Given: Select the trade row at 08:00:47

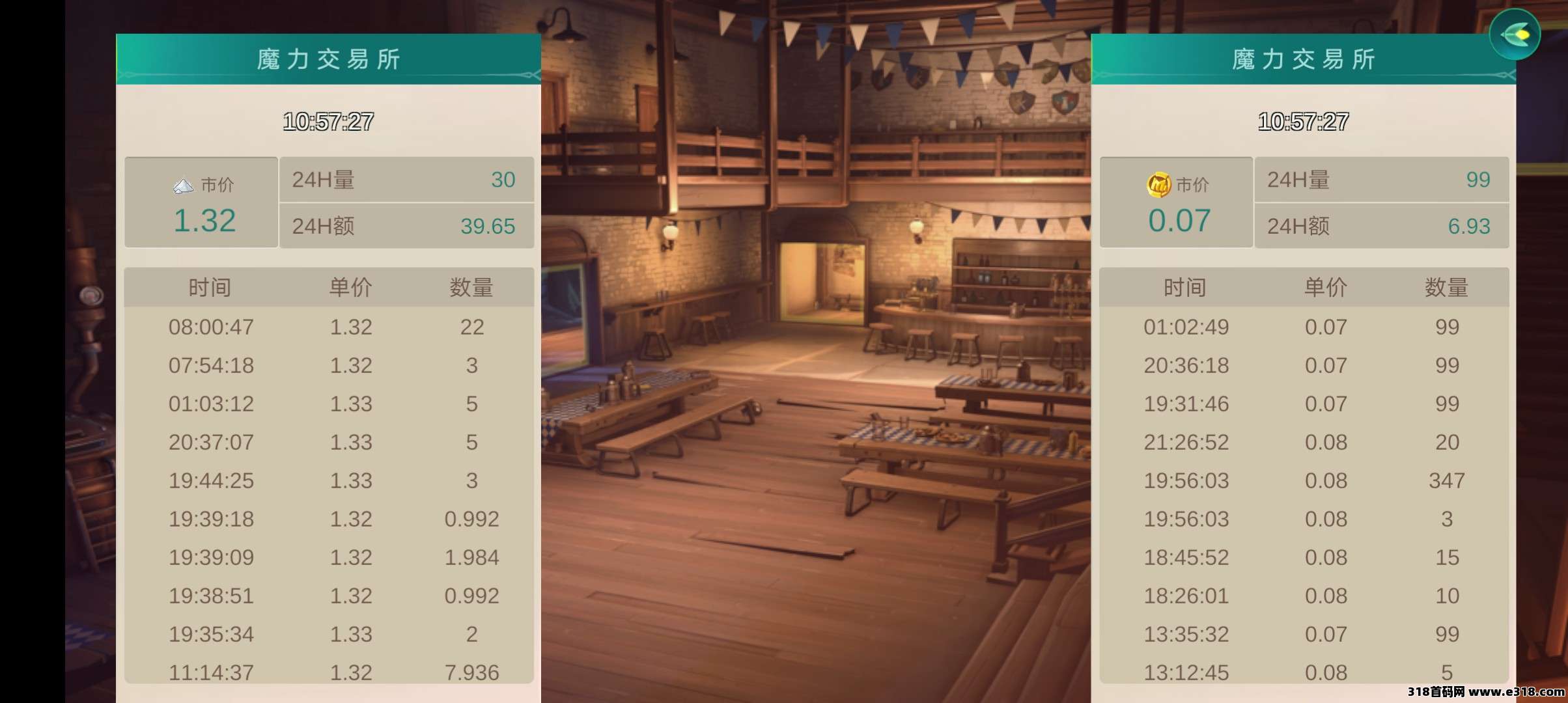Looking at the screenshot, I should pyautogui.click(x=329, y=327).
